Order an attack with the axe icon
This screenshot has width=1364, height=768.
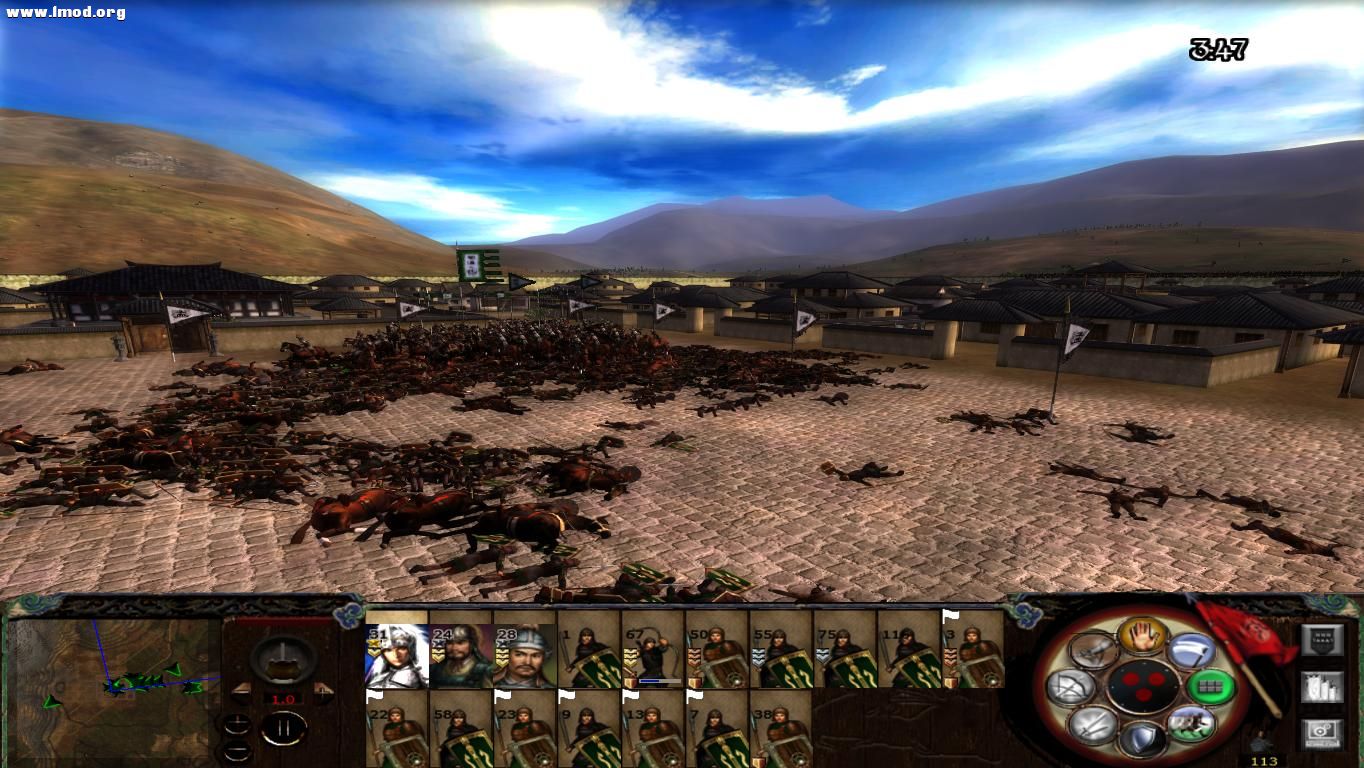pyautogui.click(x=1193, y=650)
